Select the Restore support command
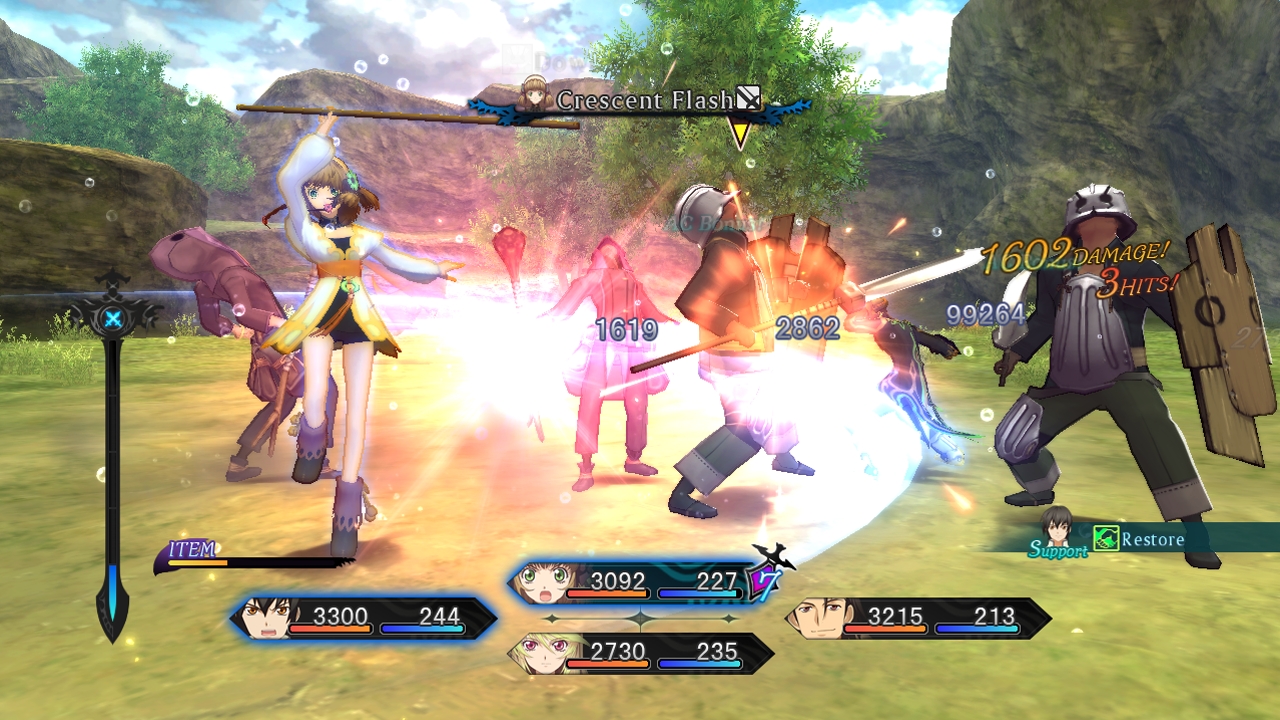The image size is (1280, 720). [x=1156, y=539]
